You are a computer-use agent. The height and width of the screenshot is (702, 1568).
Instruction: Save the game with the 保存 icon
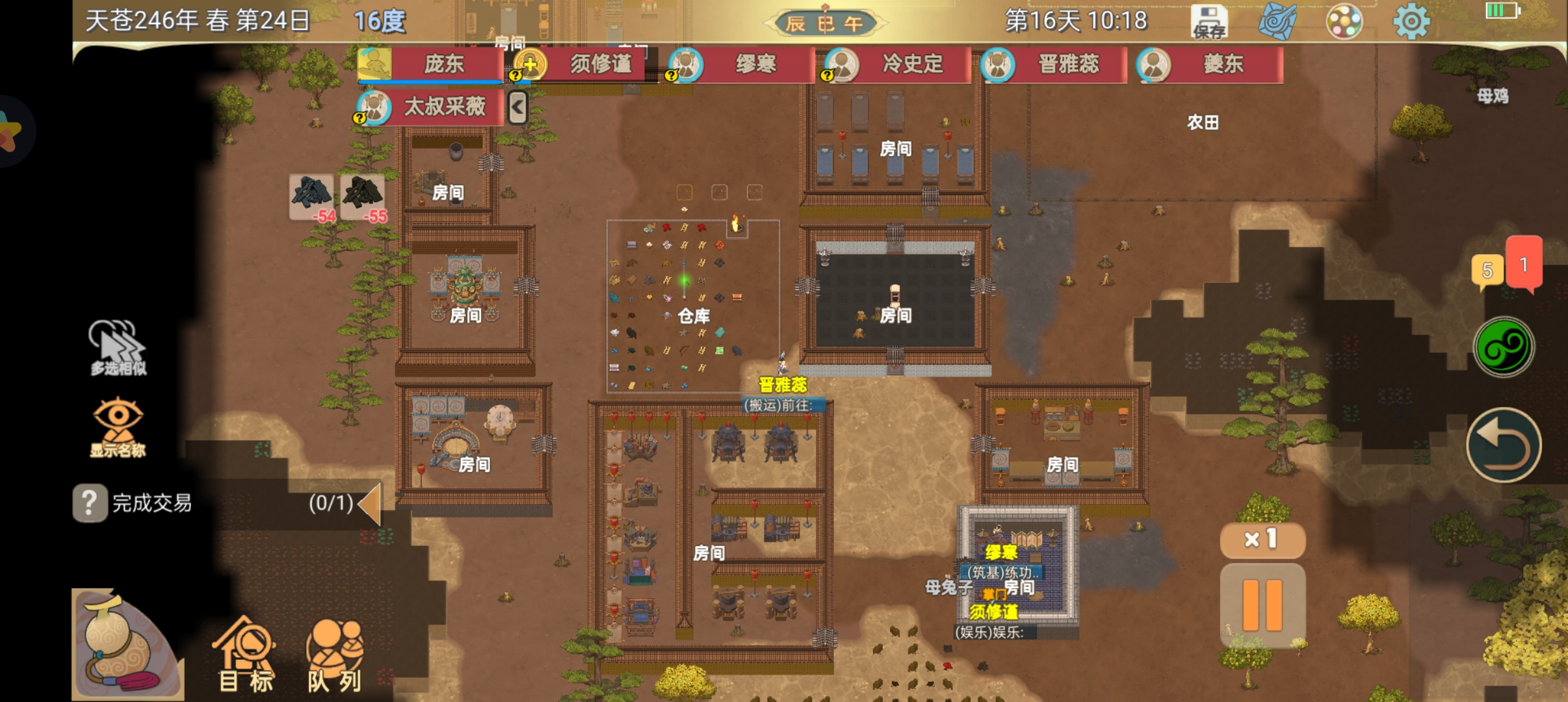coord(1209,22)
